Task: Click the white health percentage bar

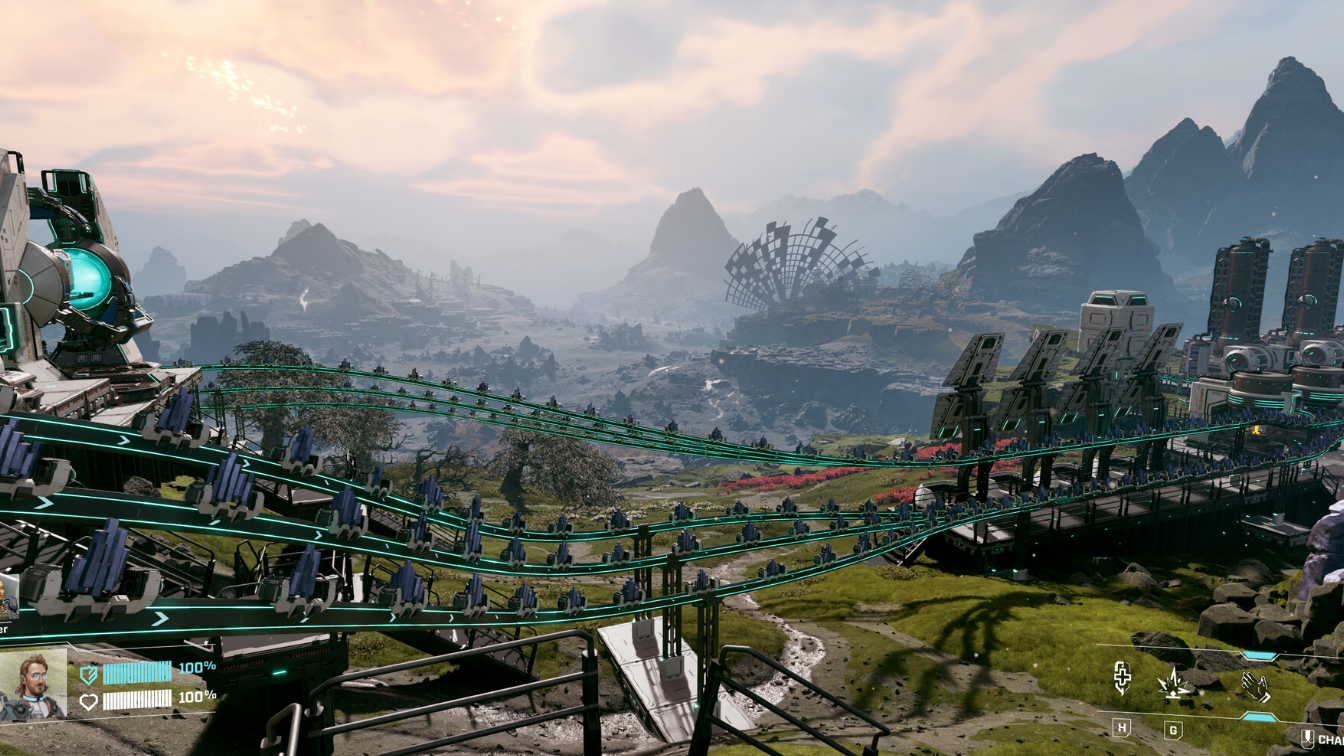Action: tap(137, 698)
